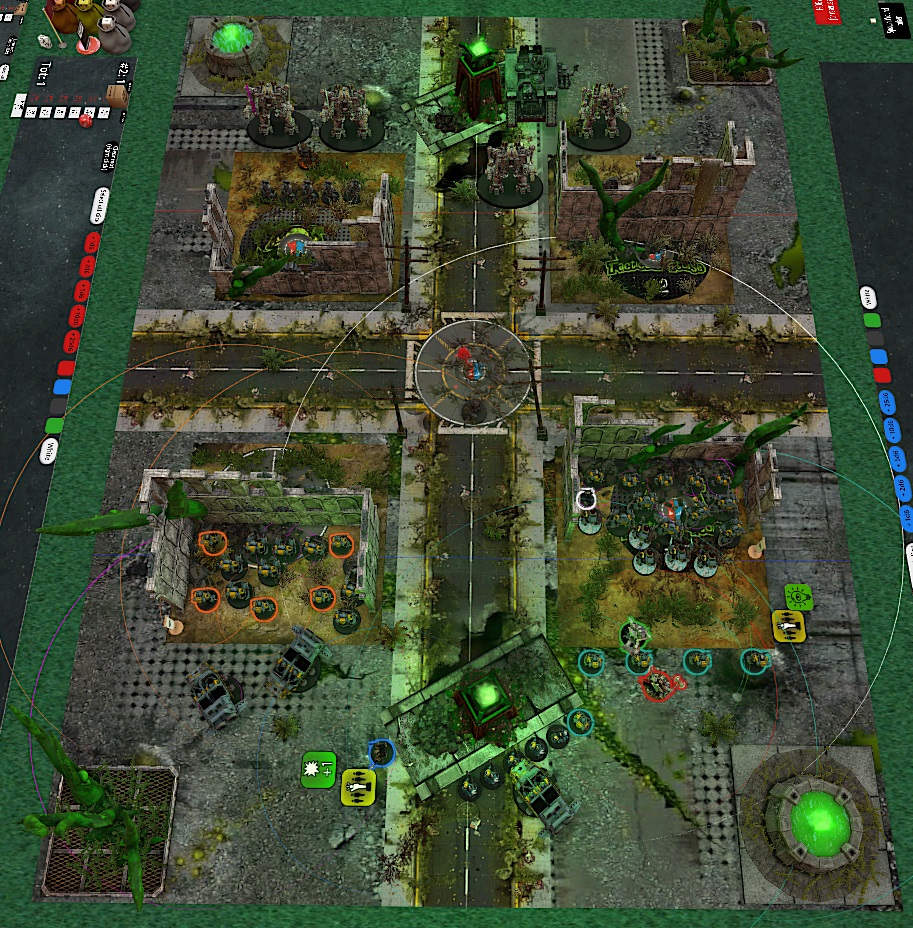Add one d6 with the red +1d6 button
This screenshot has width=913, height=928.
point(94,243)
